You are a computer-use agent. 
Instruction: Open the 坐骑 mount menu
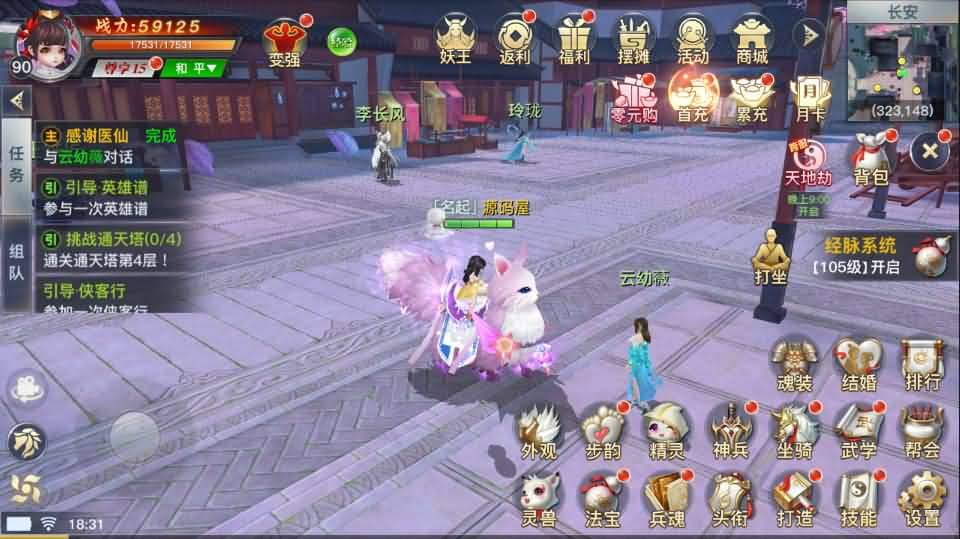click(795, 430)
